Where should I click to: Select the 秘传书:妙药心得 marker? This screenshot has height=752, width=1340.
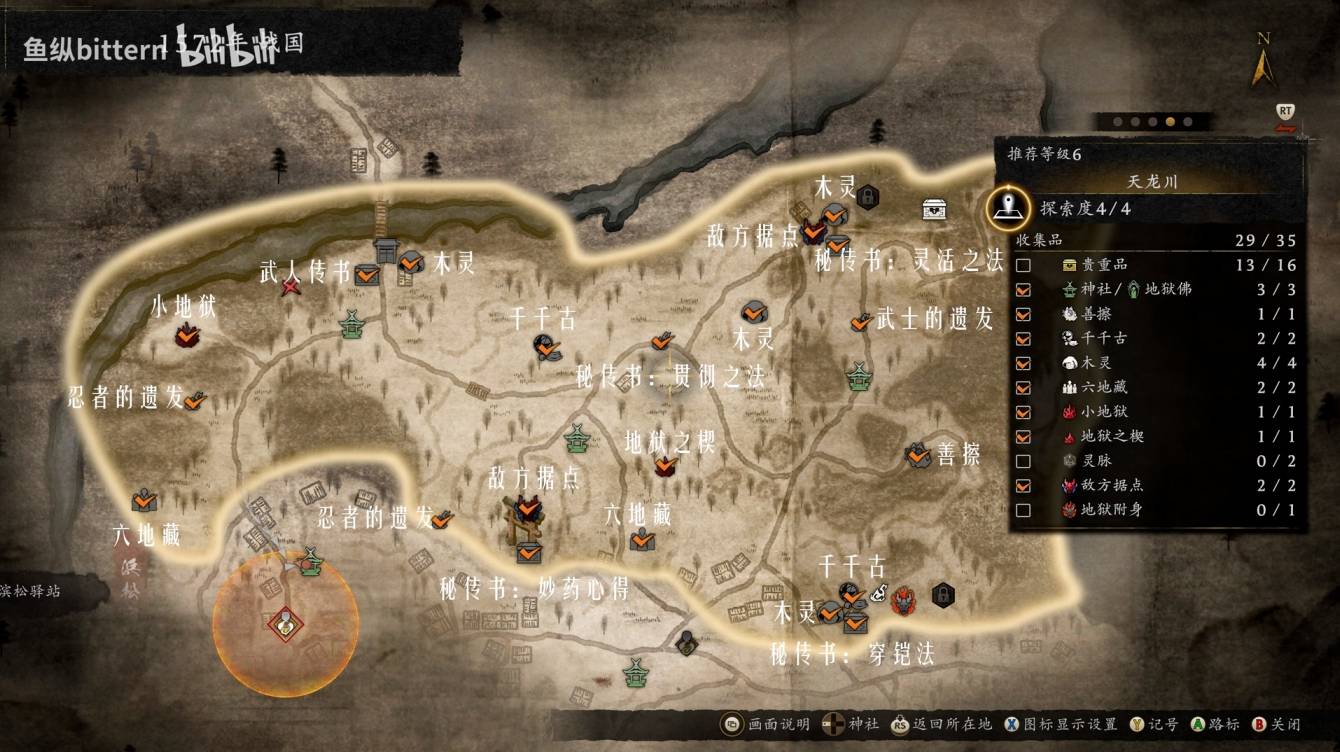tap(529, 551)
